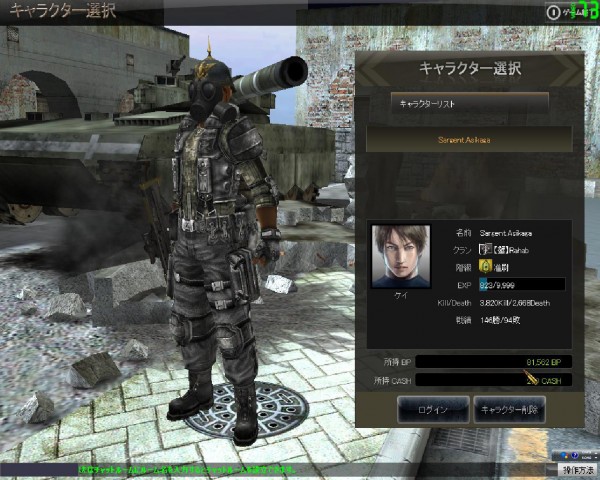Click the ゲーム終了 exit game button
This screenshot has width=600, height=480.
(570, 11)
